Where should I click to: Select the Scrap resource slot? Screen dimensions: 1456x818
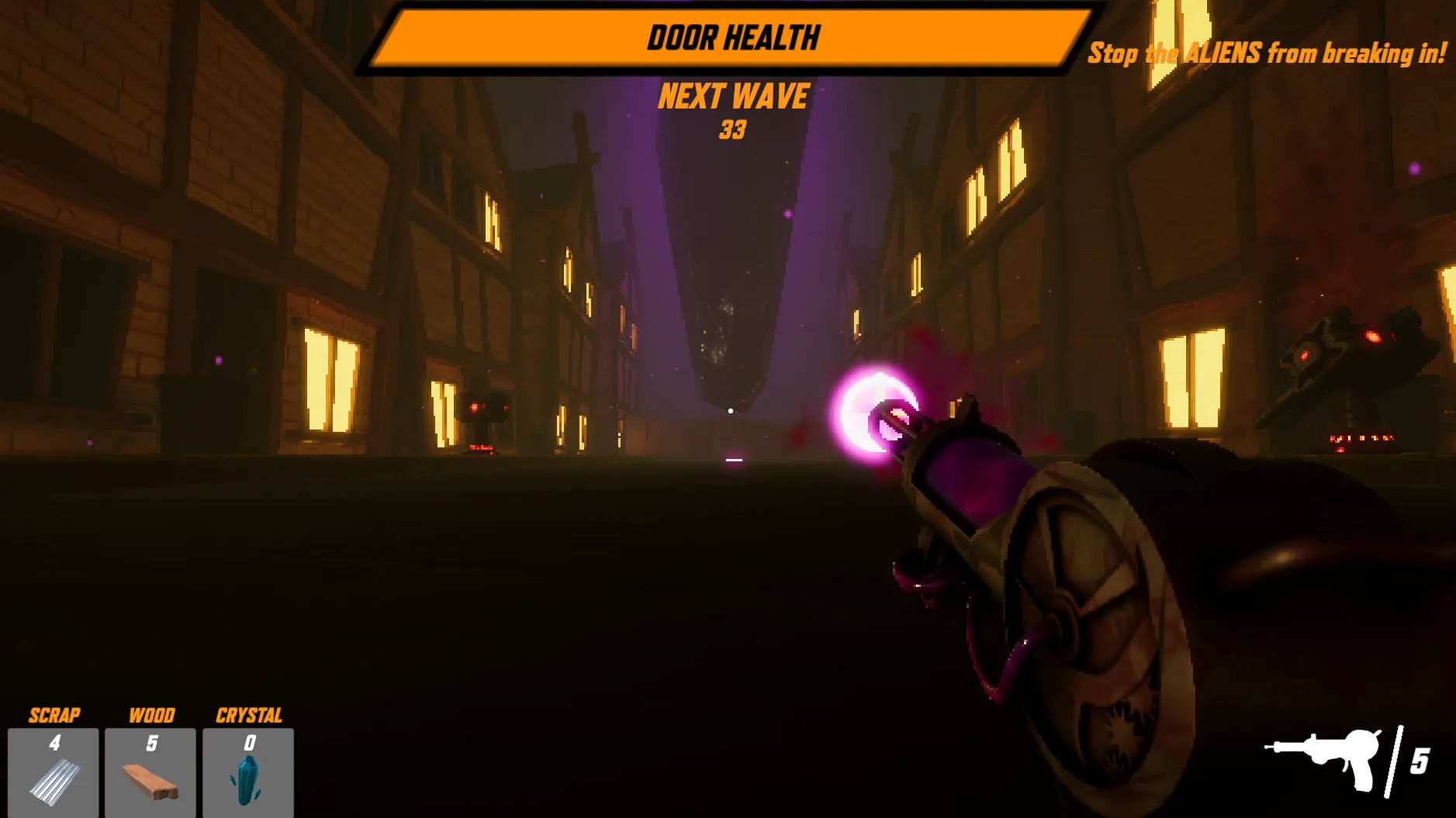tap(54, 771)
